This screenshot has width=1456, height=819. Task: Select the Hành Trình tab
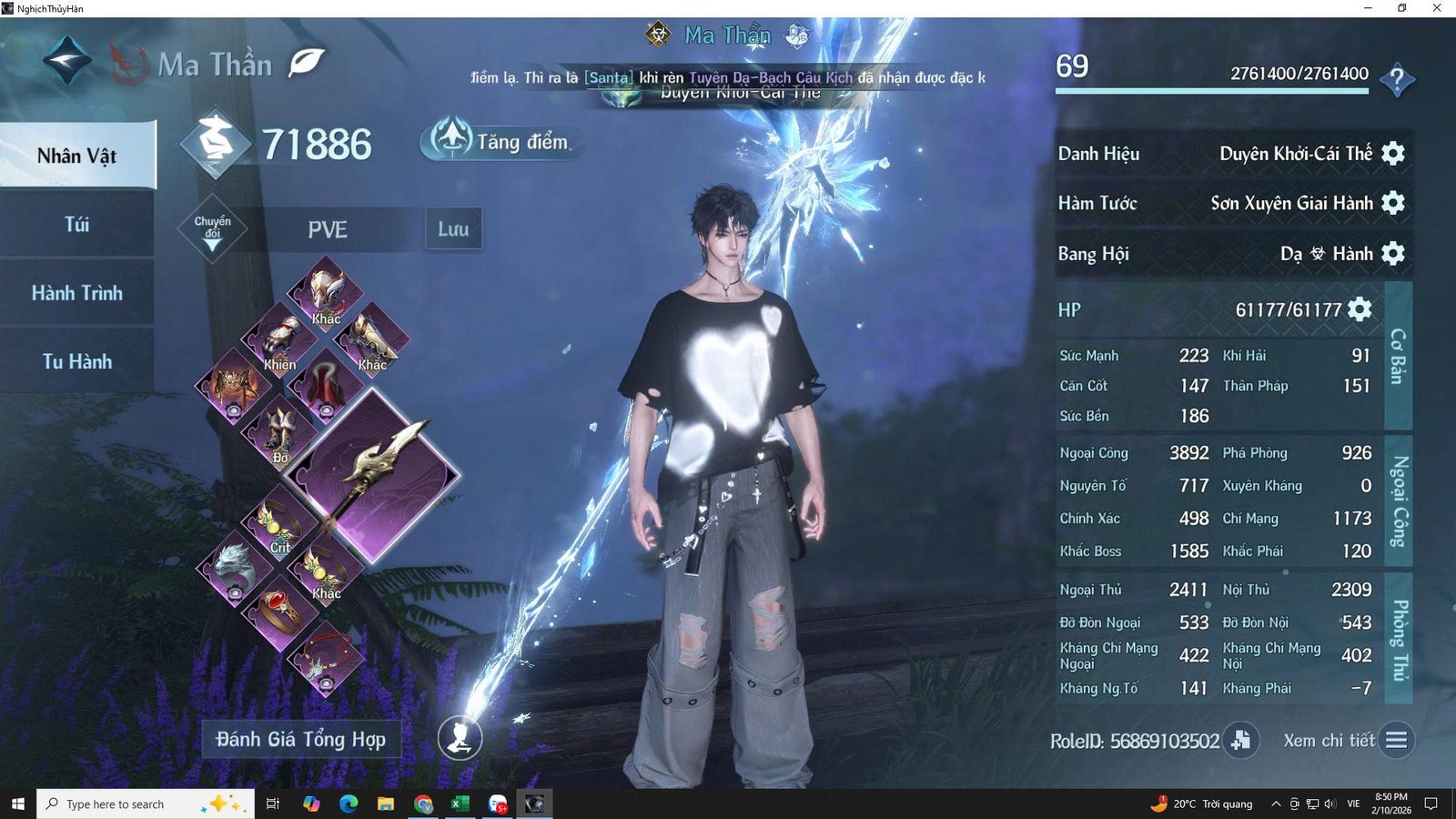[x=77, y=293]
